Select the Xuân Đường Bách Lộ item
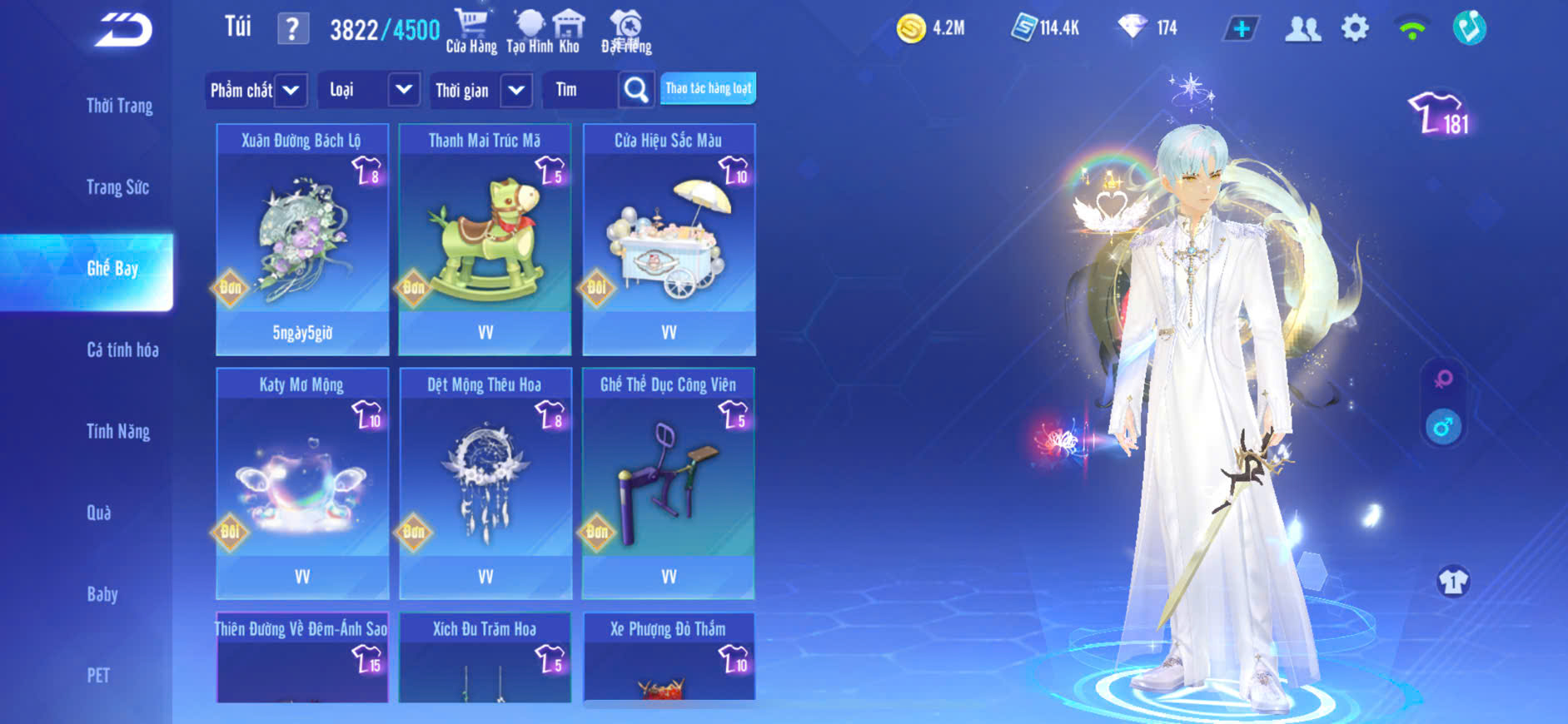The image size is (1568, 724). click(x=302, y=239)
